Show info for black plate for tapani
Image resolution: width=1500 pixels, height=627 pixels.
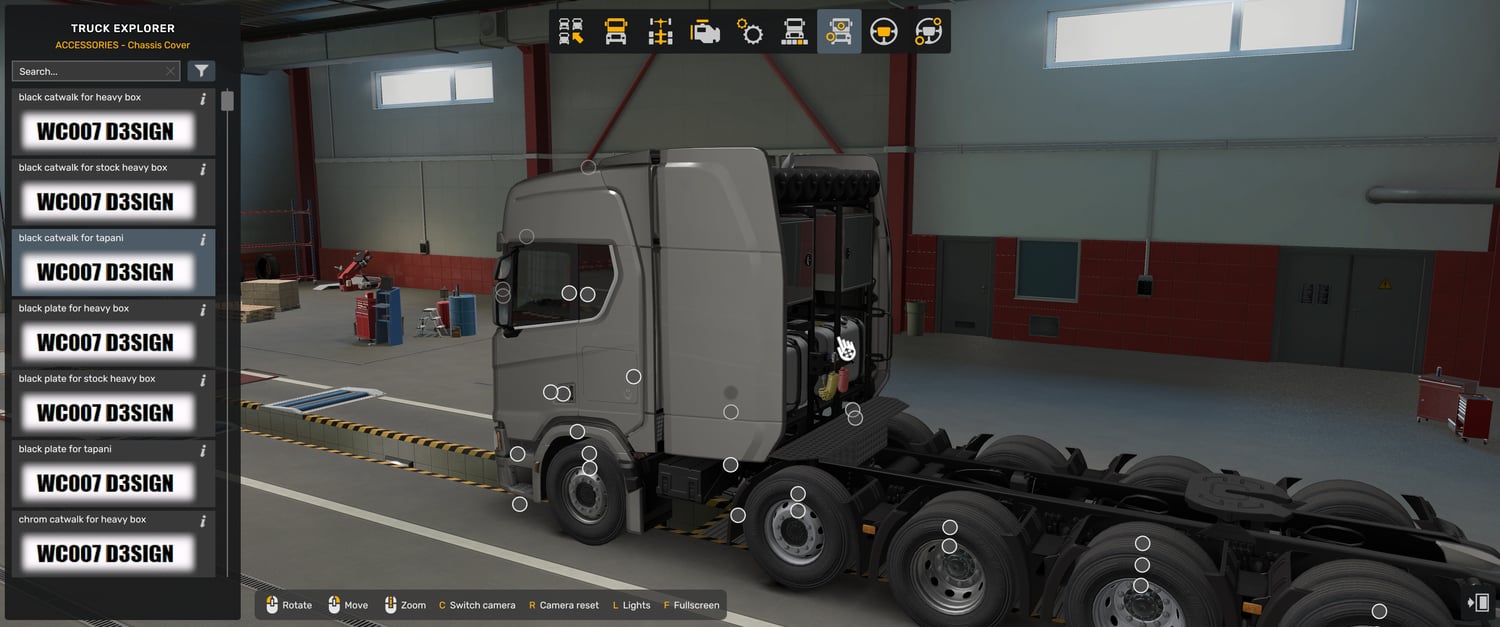coord(203,451)
